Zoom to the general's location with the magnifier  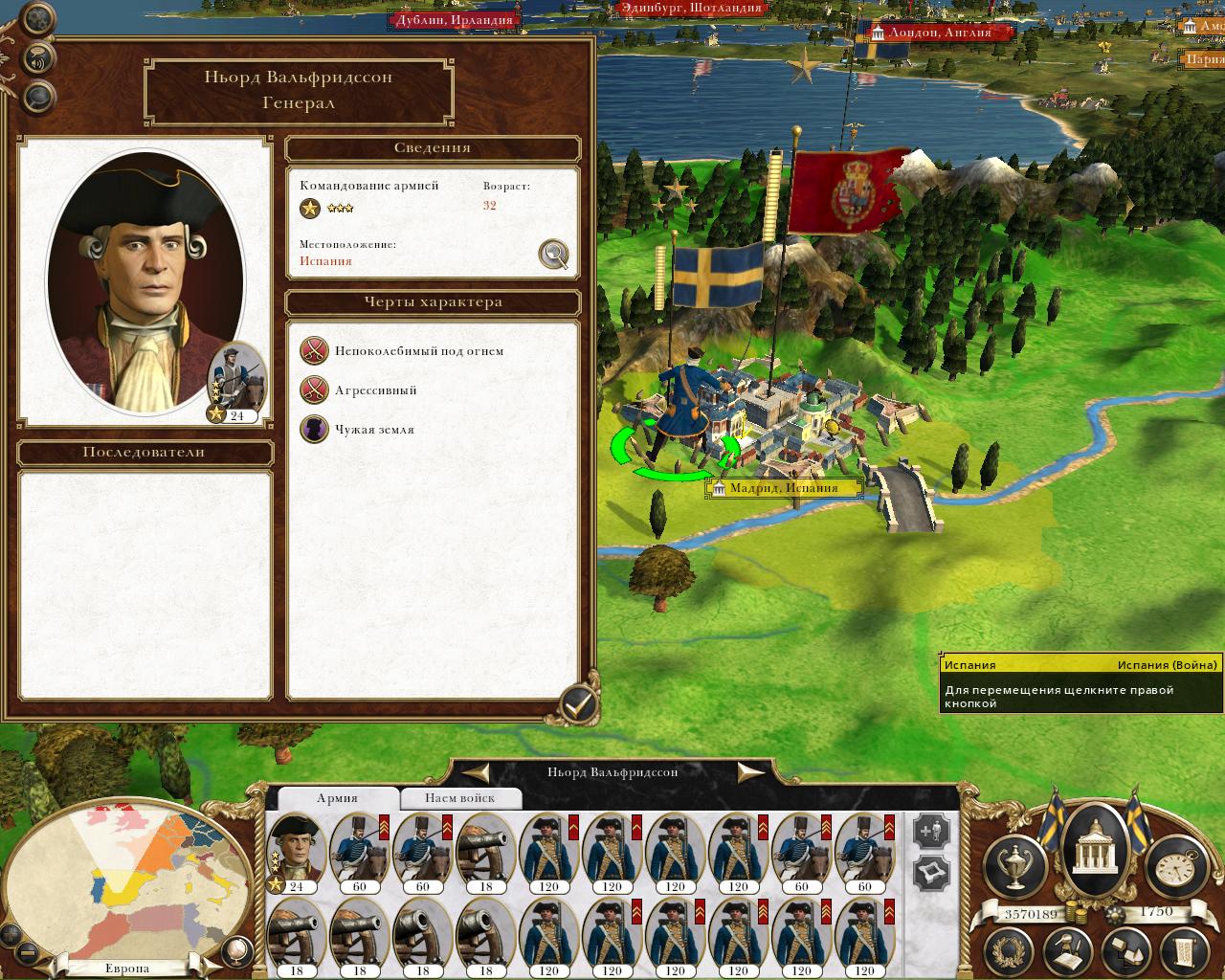[553, 254]
